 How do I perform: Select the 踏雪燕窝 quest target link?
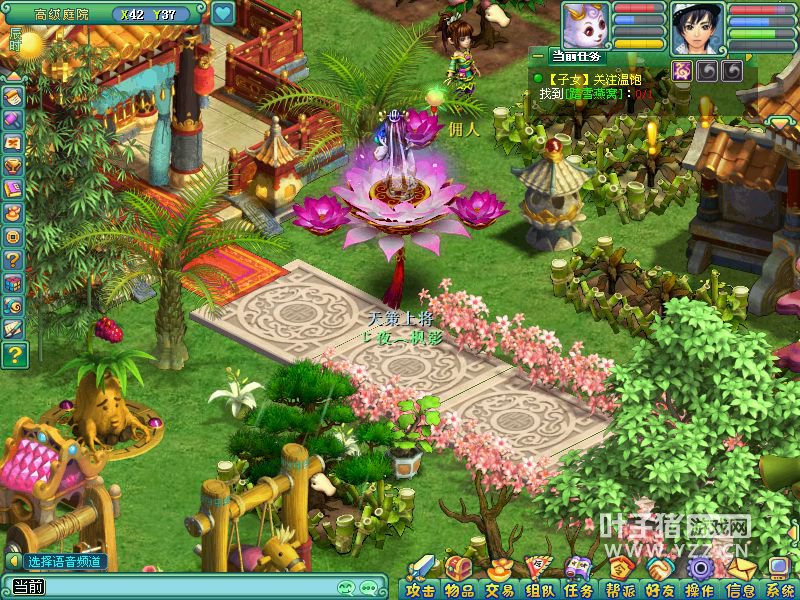595,94
